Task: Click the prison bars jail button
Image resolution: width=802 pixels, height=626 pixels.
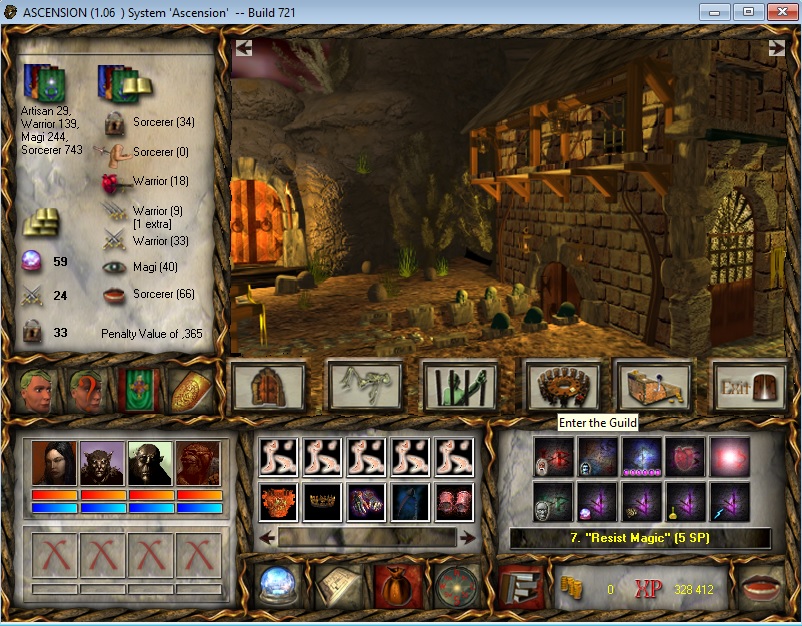Action: pyautogui.click(x=460, y=386)
